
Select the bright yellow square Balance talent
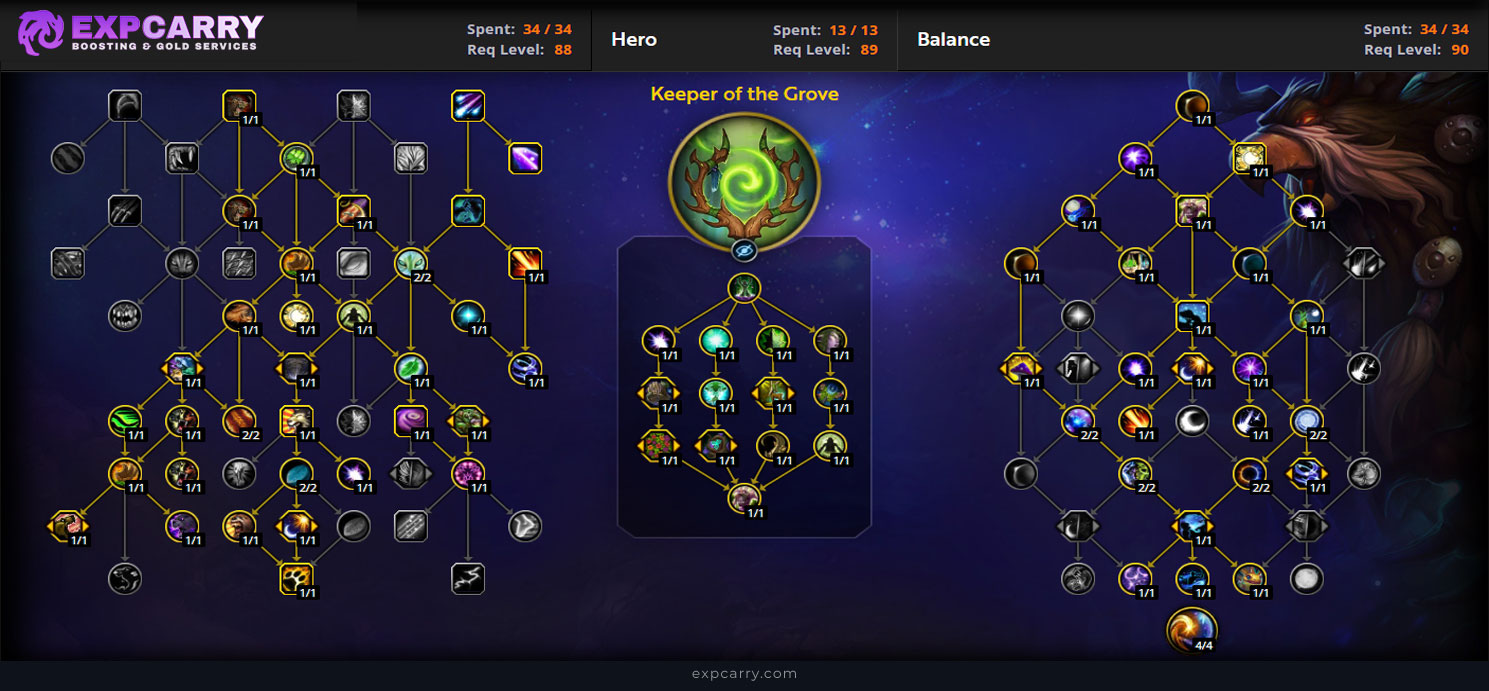[1250, 157]
